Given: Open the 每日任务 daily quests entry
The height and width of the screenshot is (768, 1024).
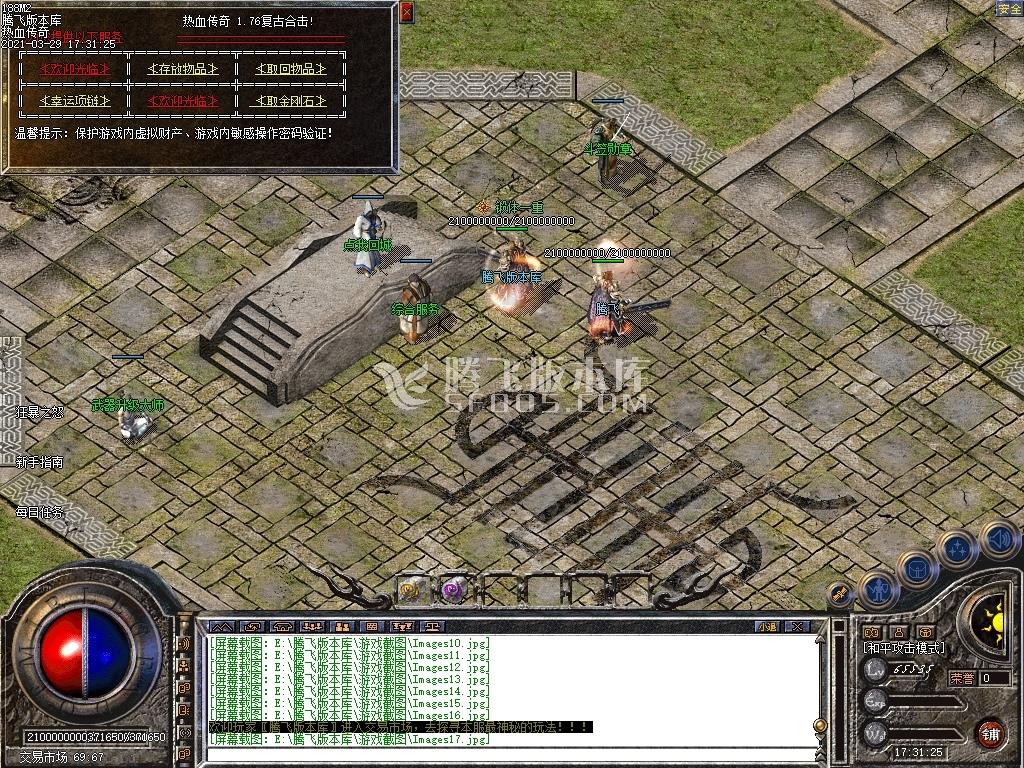Looking at the screenshot, I should pyautogui.click(x=40, y=512).
